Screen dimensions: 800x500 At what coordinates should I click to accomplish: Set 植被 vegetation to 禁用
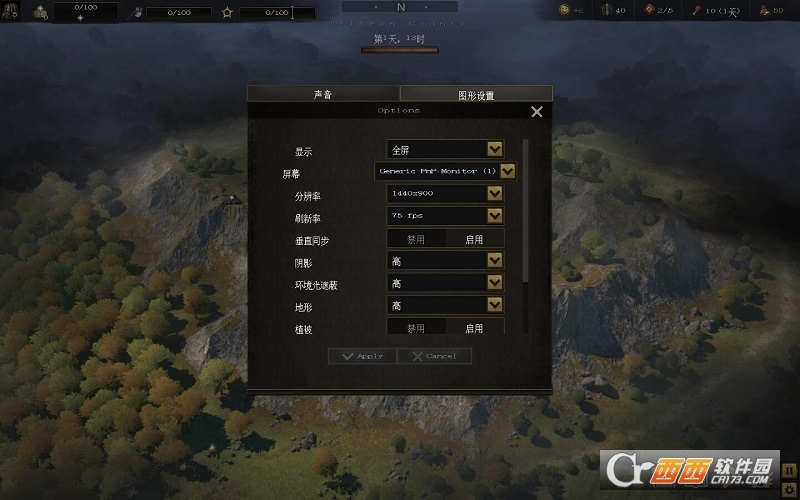tap(416, 328)
